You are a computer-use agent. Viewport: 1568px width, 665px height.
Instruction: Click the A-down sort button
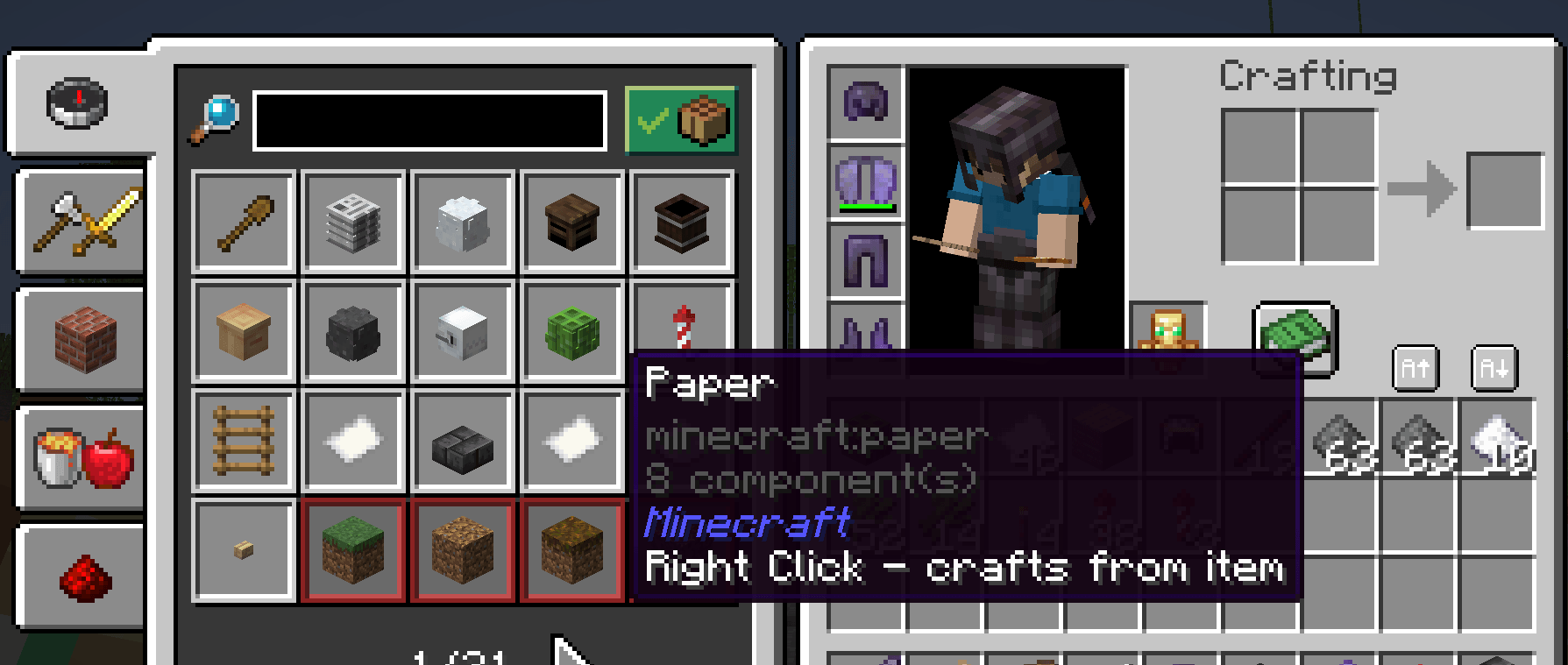1494,368
